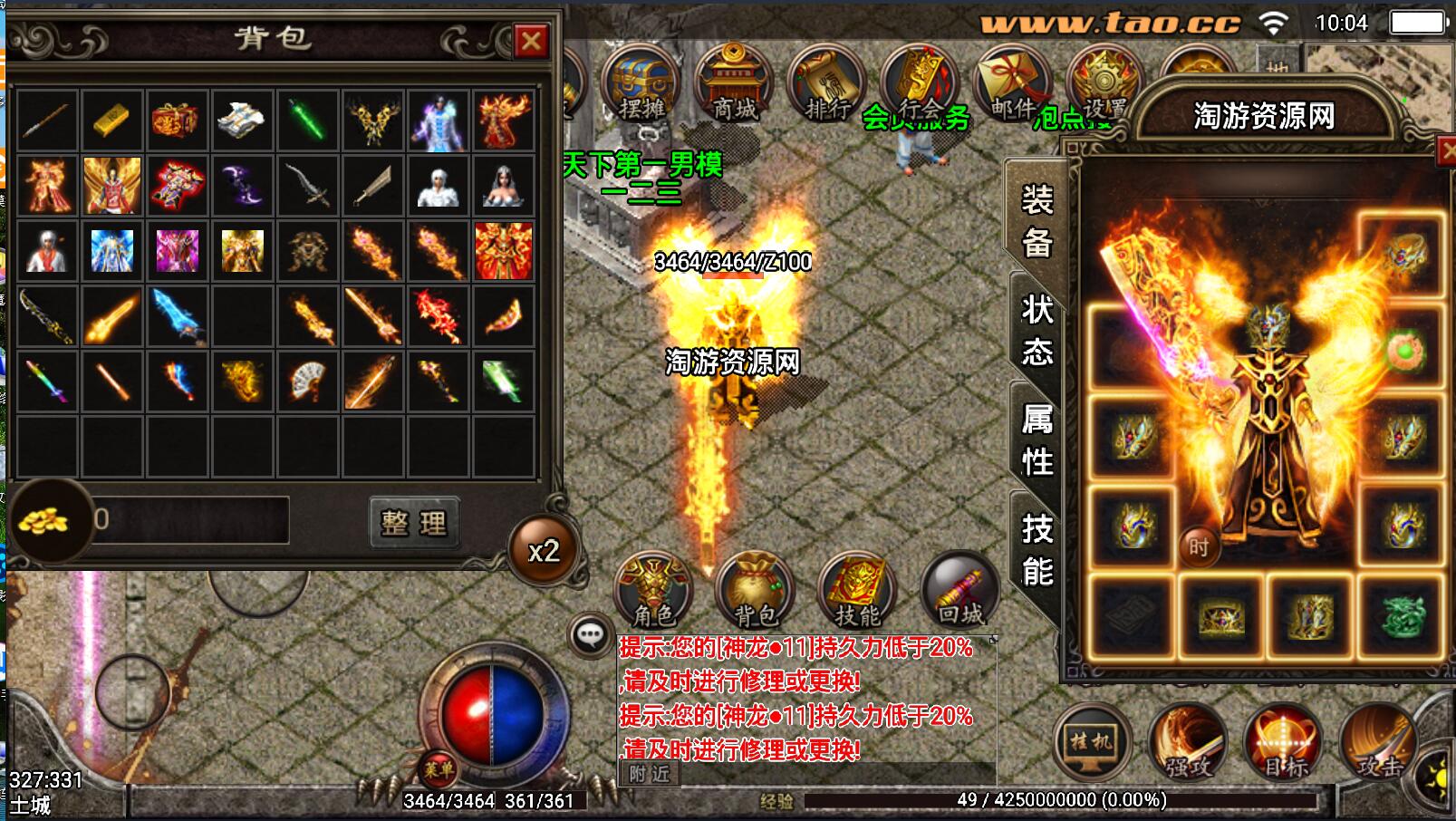
Task: Toggle the x2 speed button
Action: pos(544,551)
